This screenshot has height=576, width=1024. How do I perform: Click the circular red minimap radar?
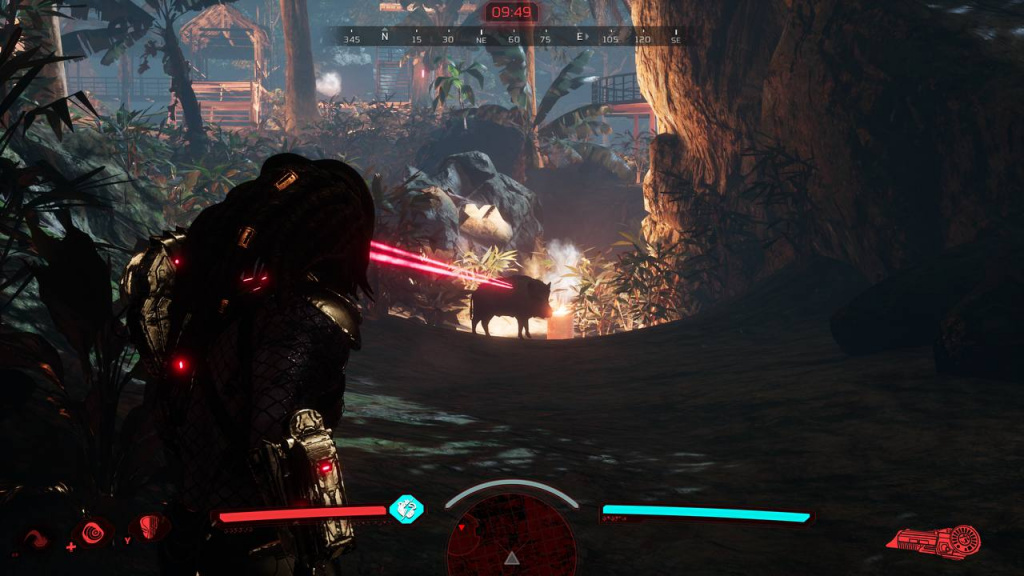point(511,541)
